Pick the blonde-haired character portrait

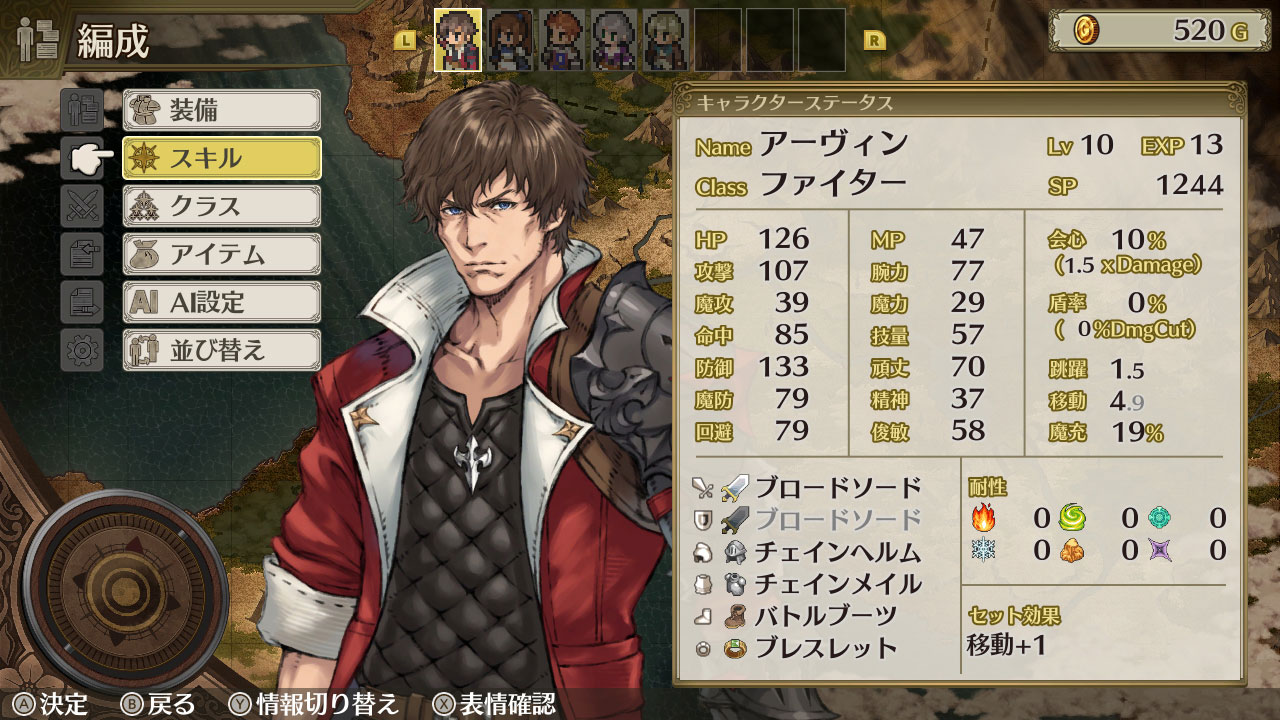(665, 40)
